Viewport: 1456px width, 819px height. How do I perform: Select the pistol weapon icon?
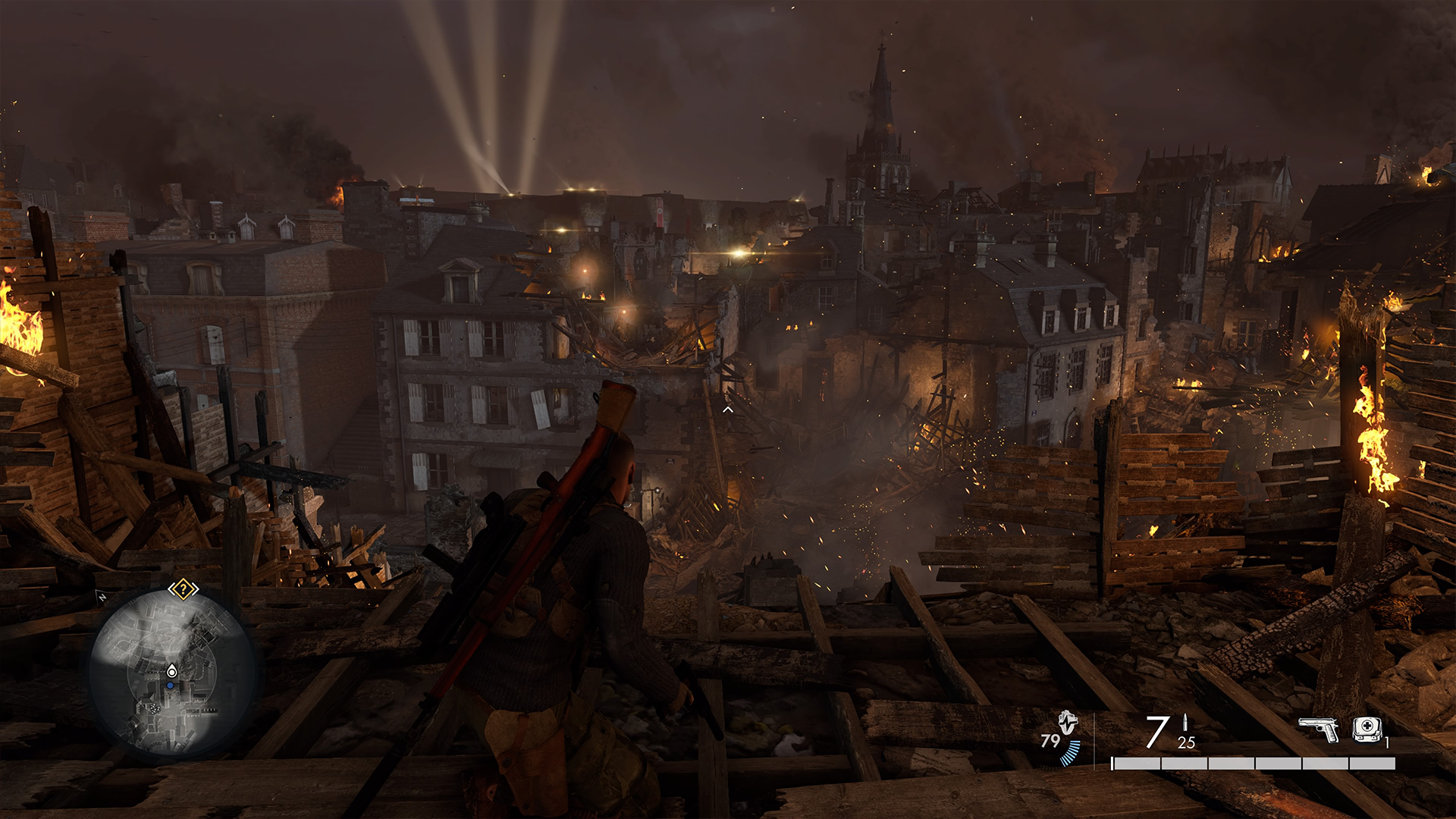pyautogui.click(x=1318, y=730)
